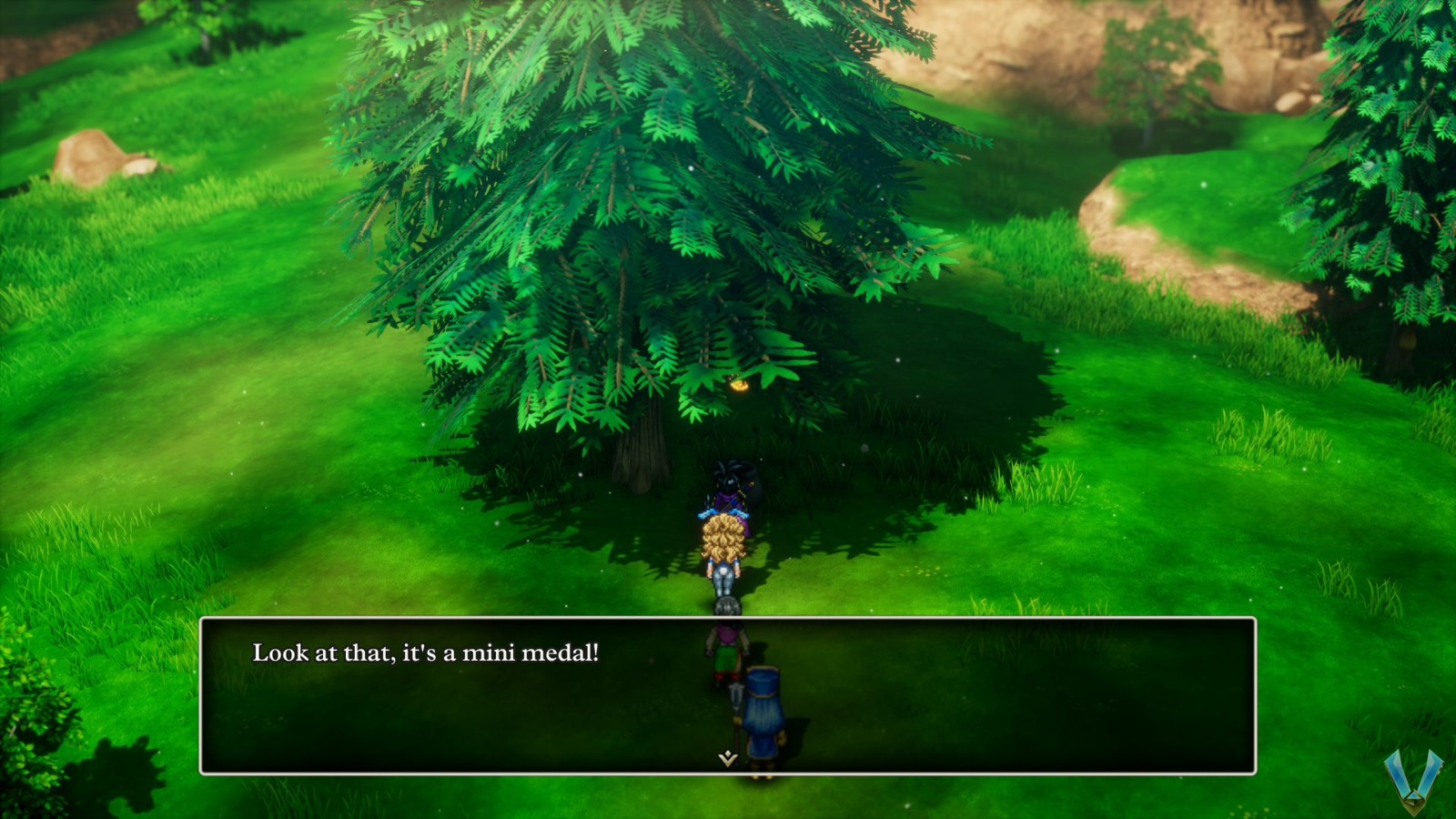Select the blonde curly-haired hero character

pos(723,541)
